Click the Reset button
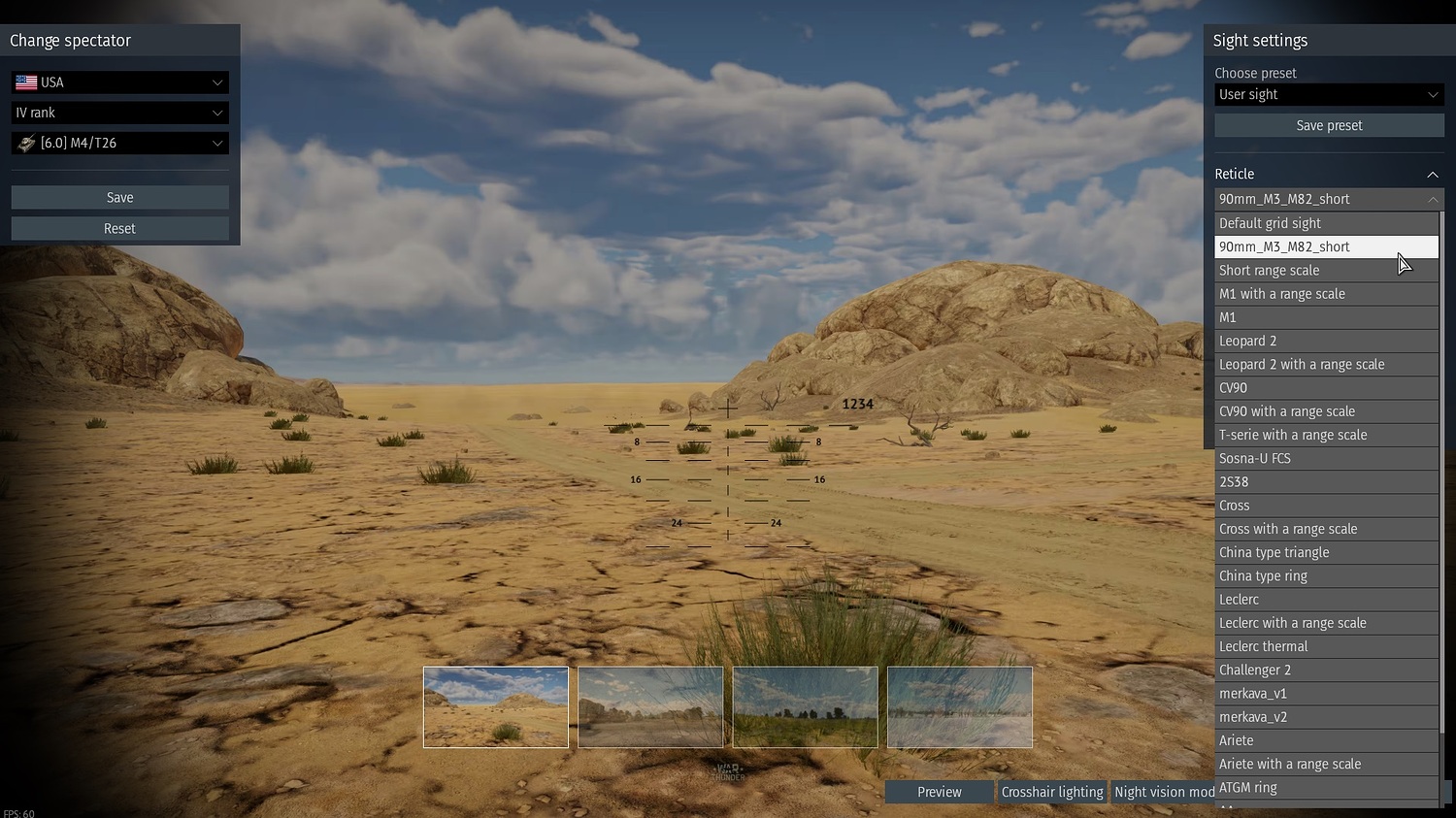Screen dimensions: 1456x818 119,228
